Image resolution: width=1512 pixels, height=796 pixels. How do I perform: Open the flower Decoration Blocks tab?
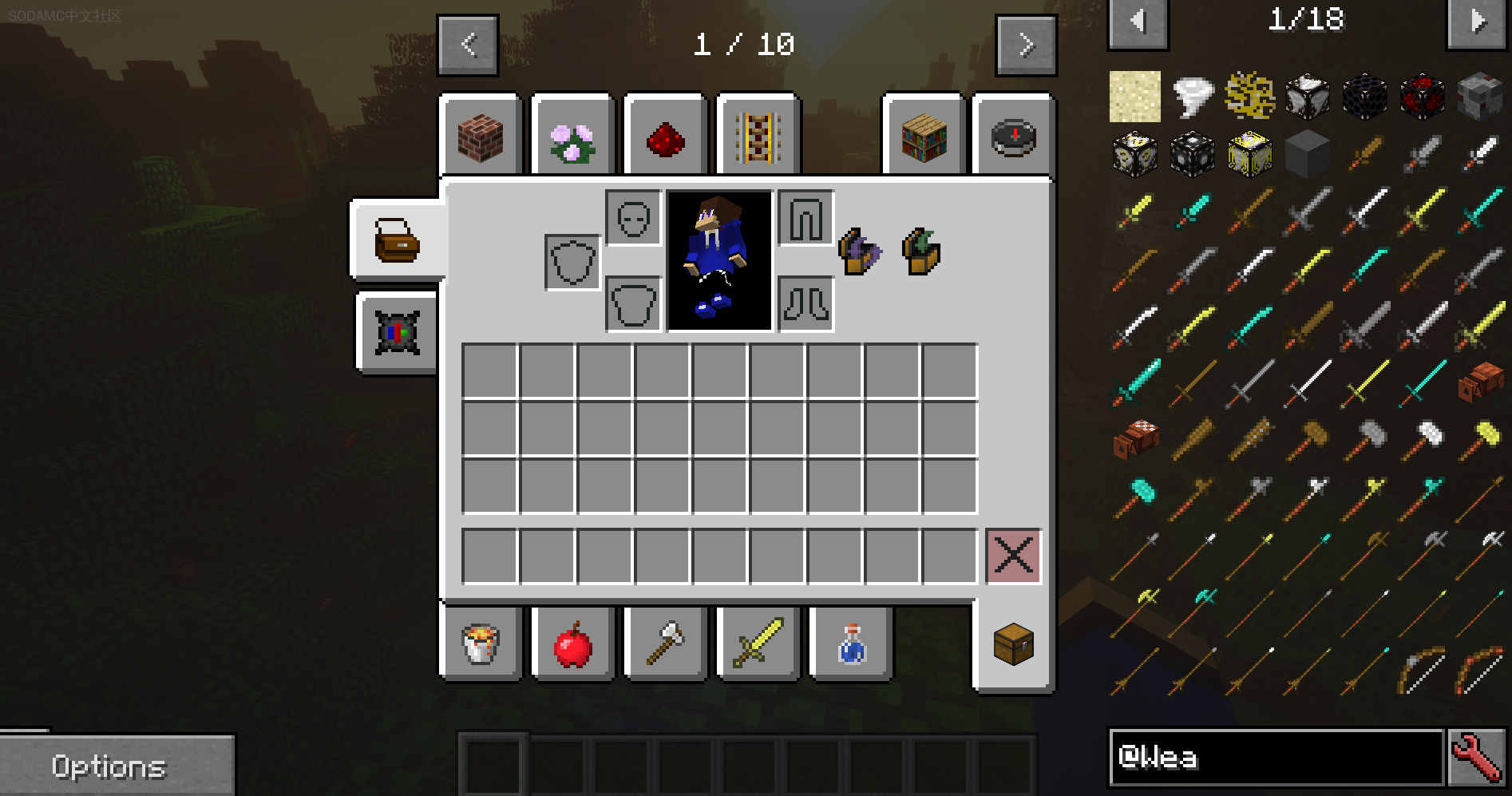572,137
